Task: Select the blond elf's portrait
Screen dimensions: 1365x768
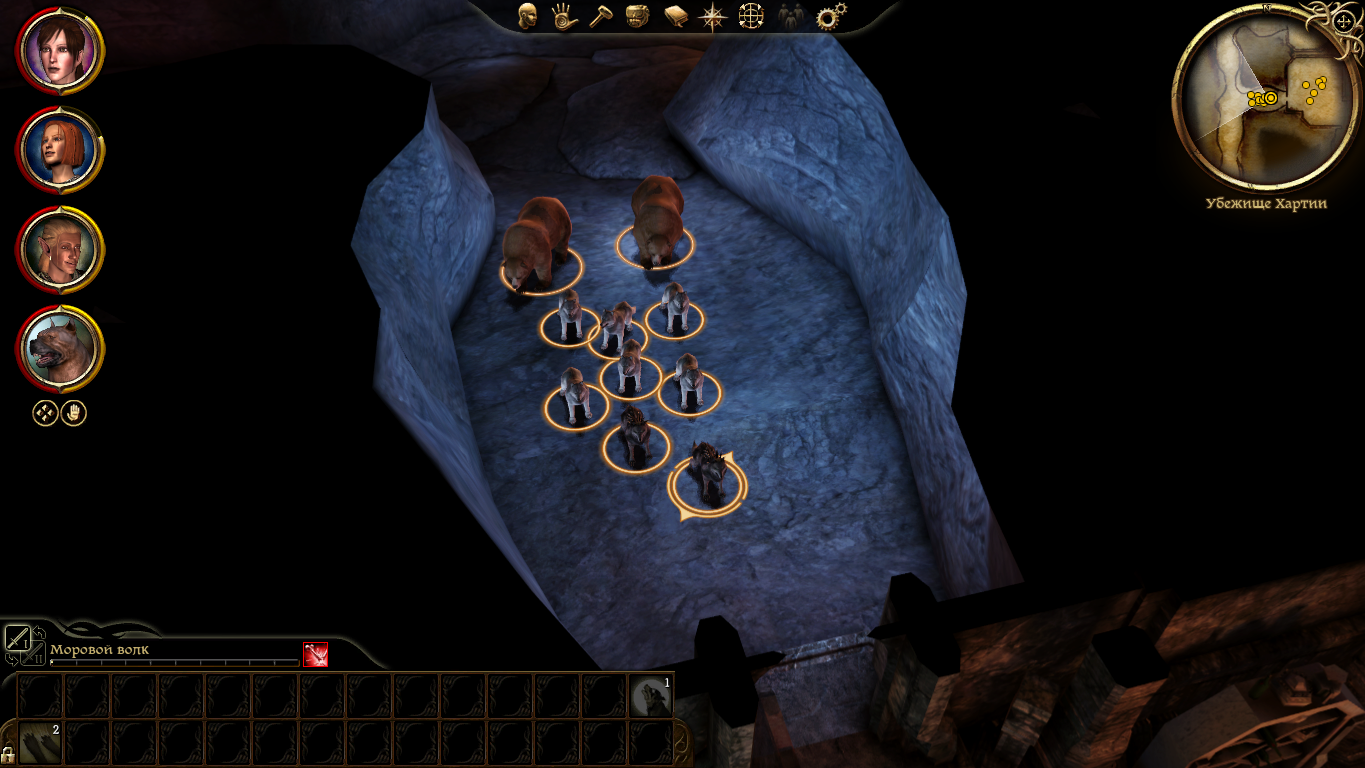Action: click(x=59, y=249)
